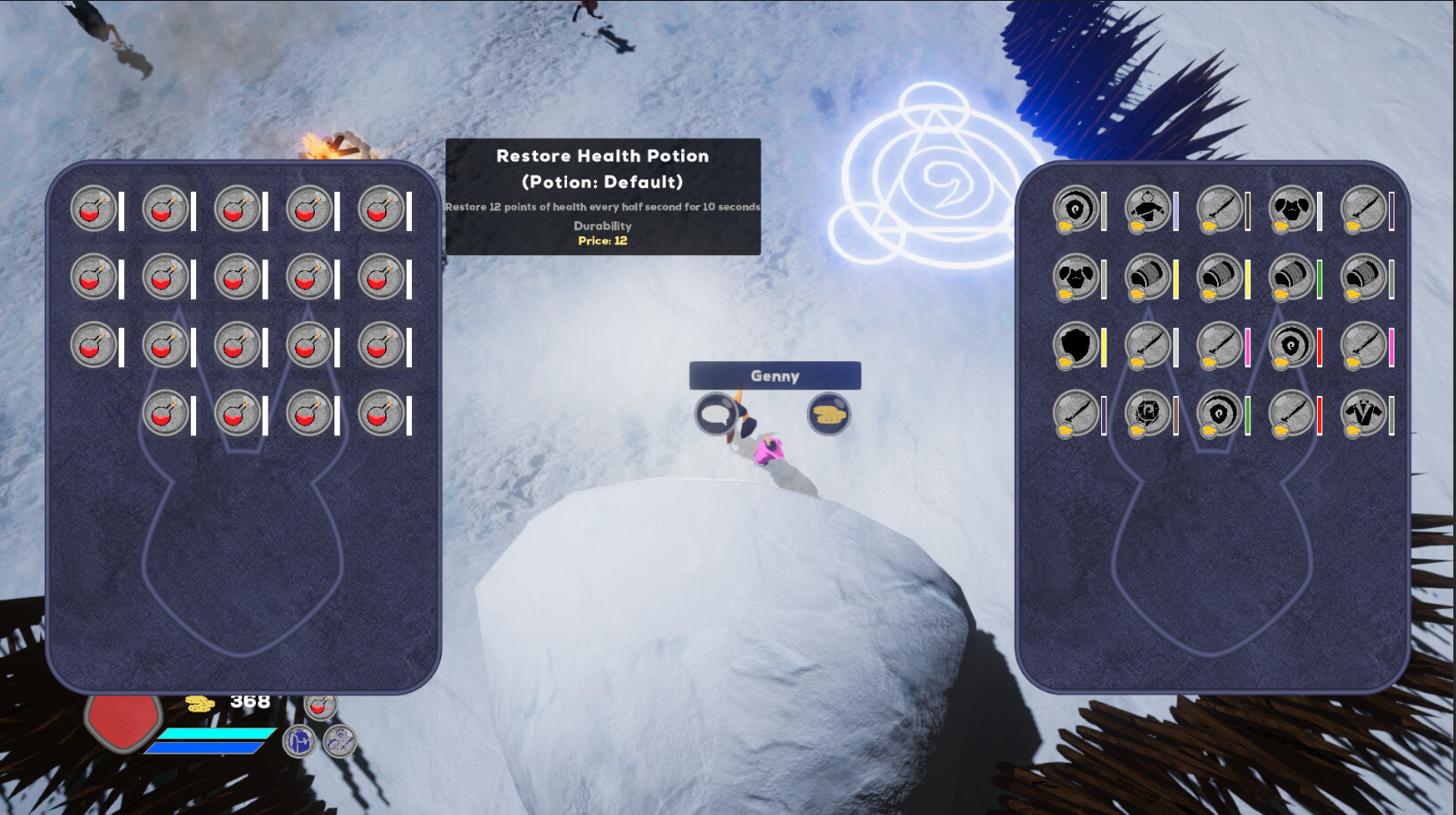Viewport: 1456px width, 815px height.
Task: Click the coins icon in Genny's trade slot
Action: (x=828, y=416)
